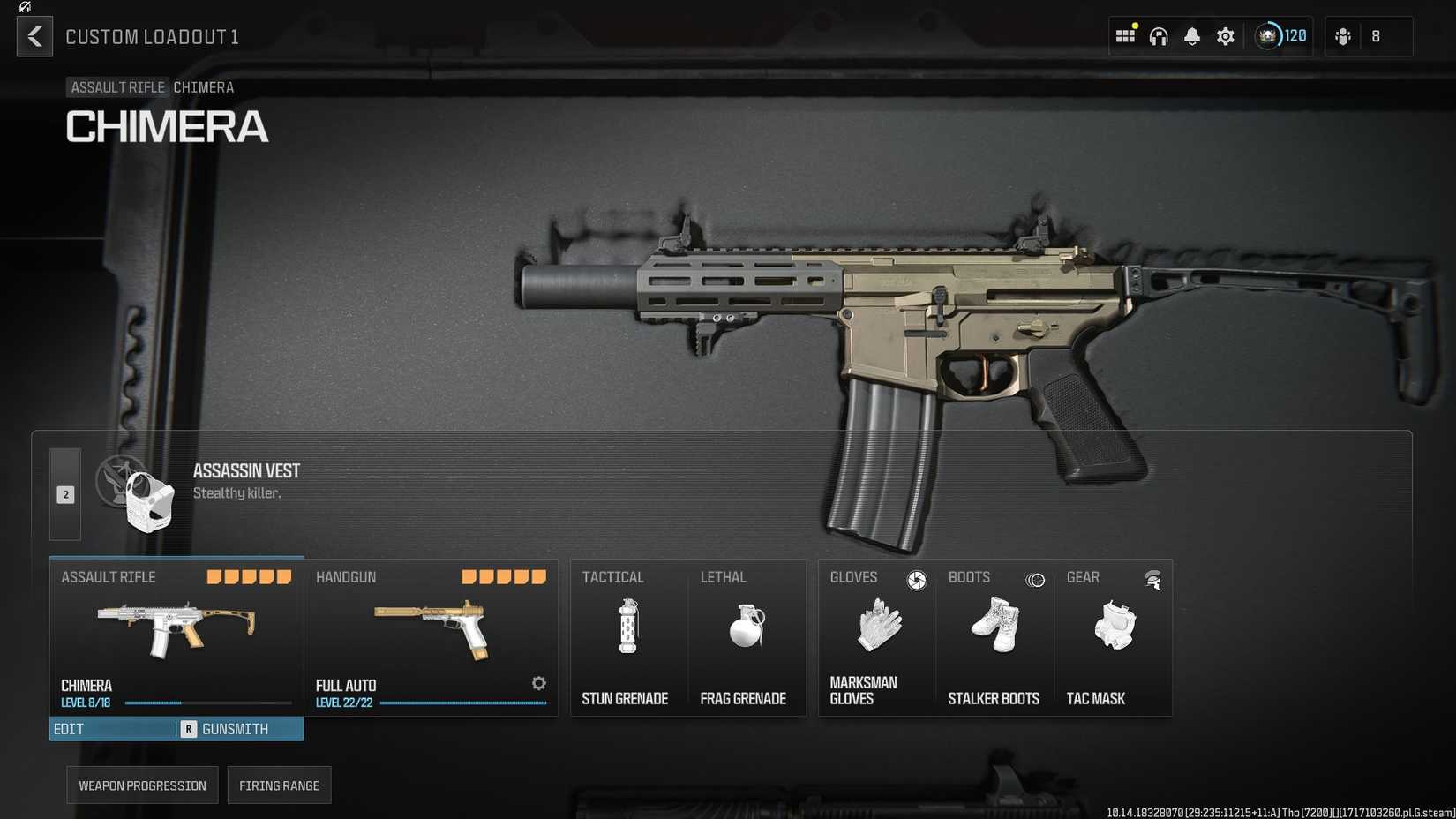Image resolution: width=1456 pixels, height=819 pixels.
Task: Click the rings perk icon beside BOOTS
Action: [1034, 581]
